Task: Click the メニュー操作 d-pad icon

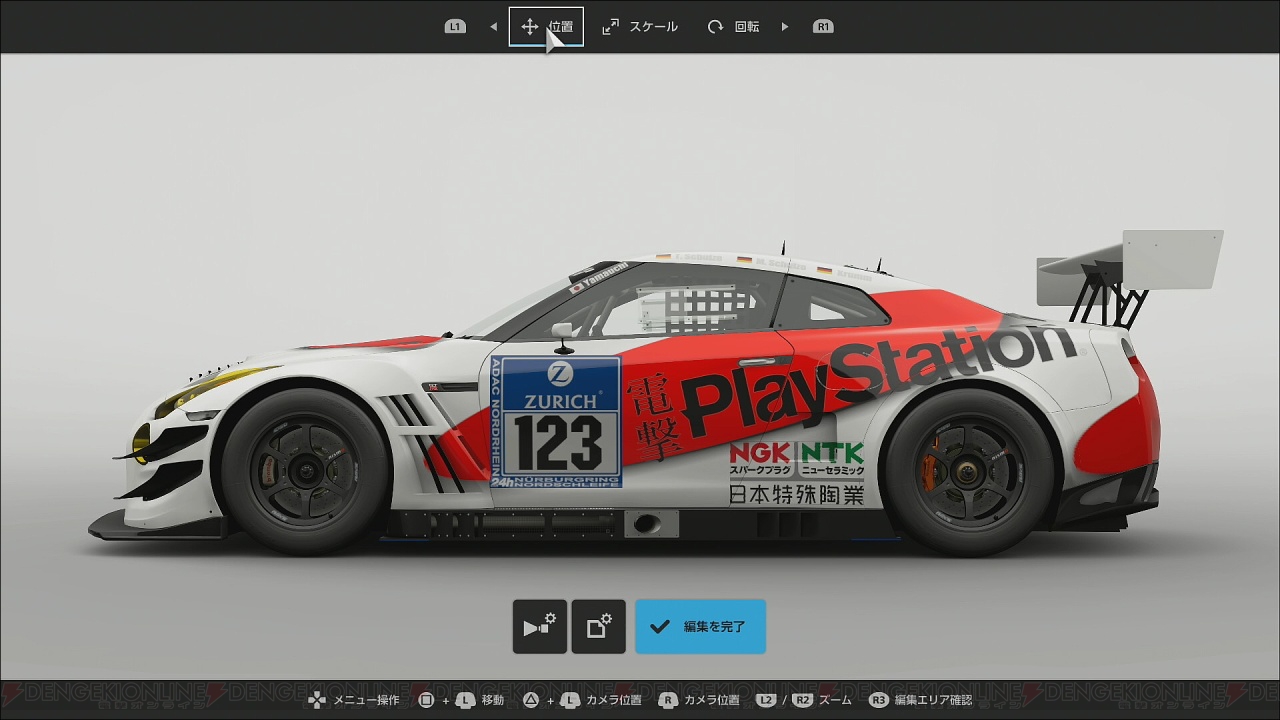Action: point(314,701)
